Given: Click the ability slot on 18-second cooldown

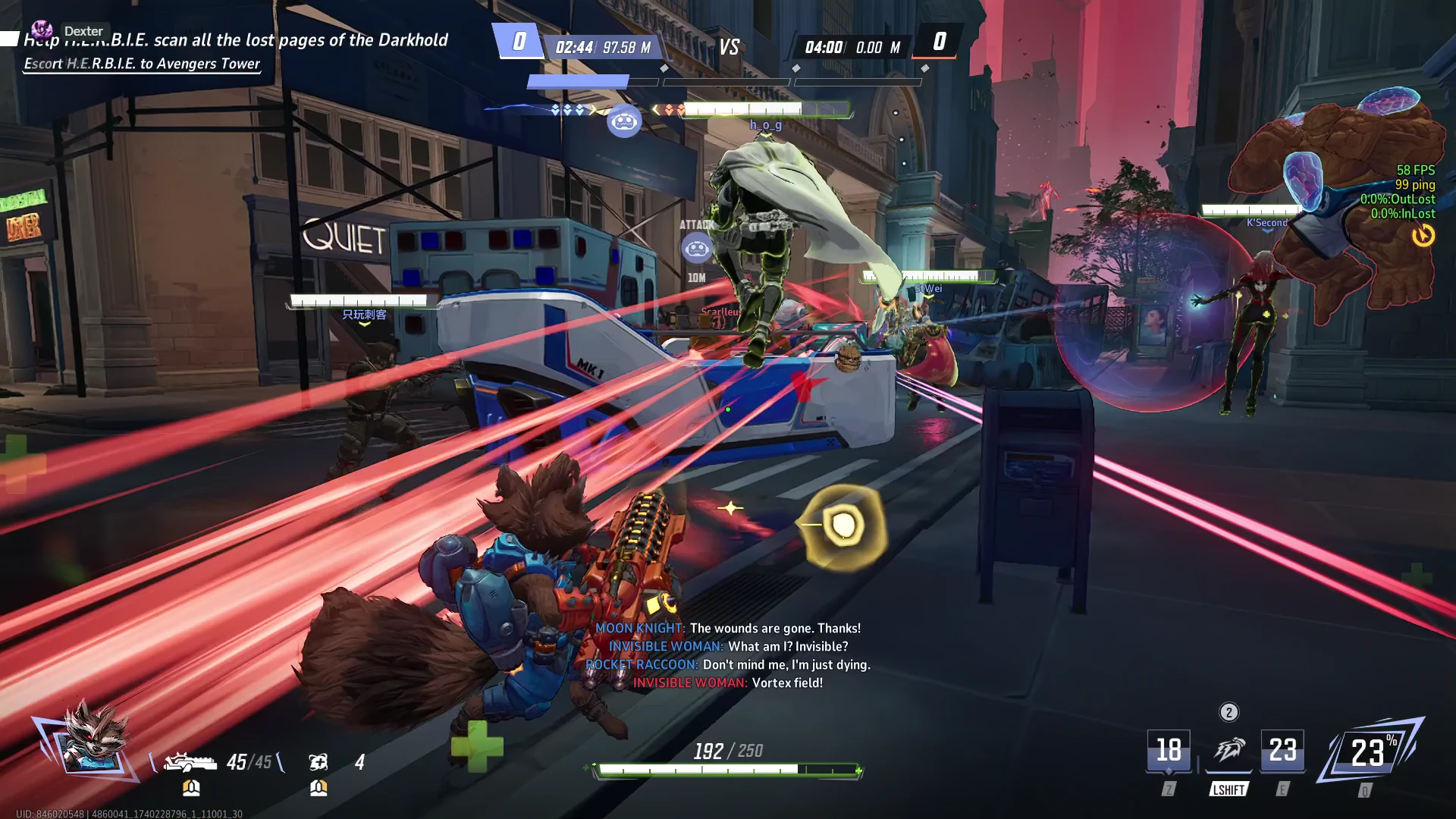Looking at the screenshot, I should coord(1168,751).
